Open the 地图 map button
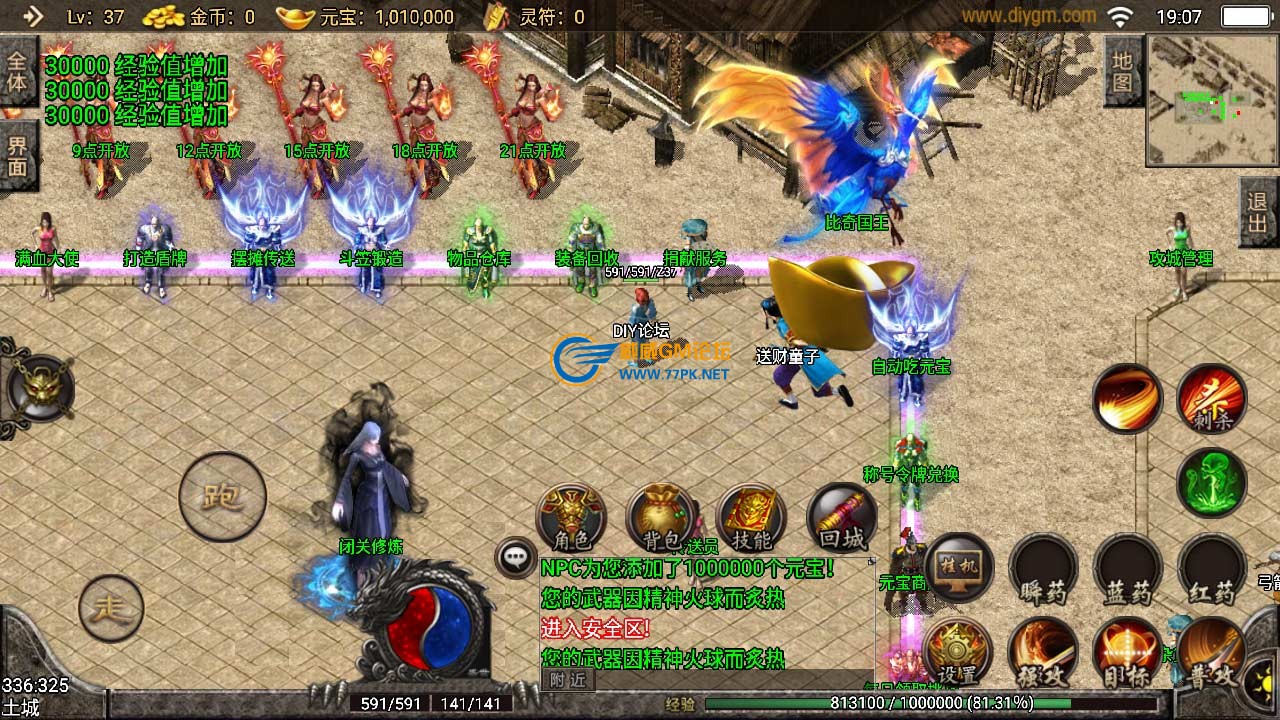 1123,72
